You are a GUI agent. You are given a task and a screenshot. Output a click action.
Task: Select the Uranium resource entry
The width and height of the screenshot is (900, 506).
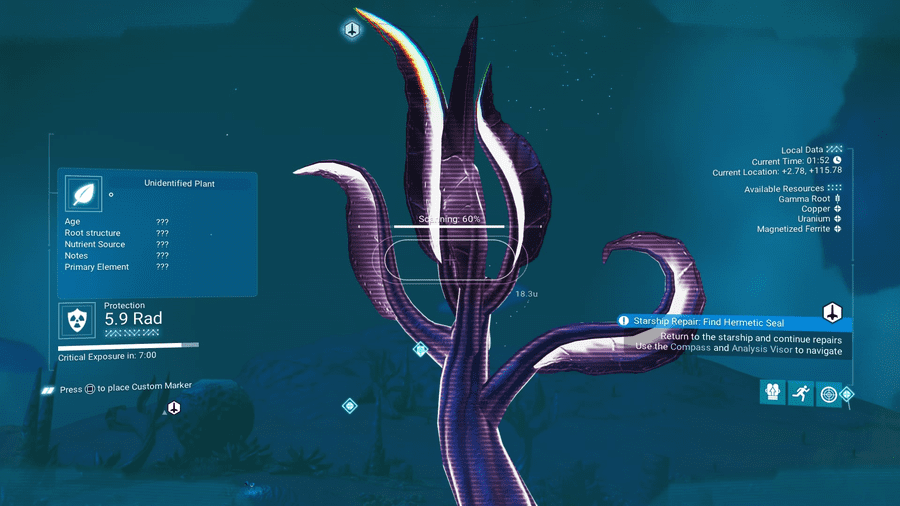click(812, 219)
